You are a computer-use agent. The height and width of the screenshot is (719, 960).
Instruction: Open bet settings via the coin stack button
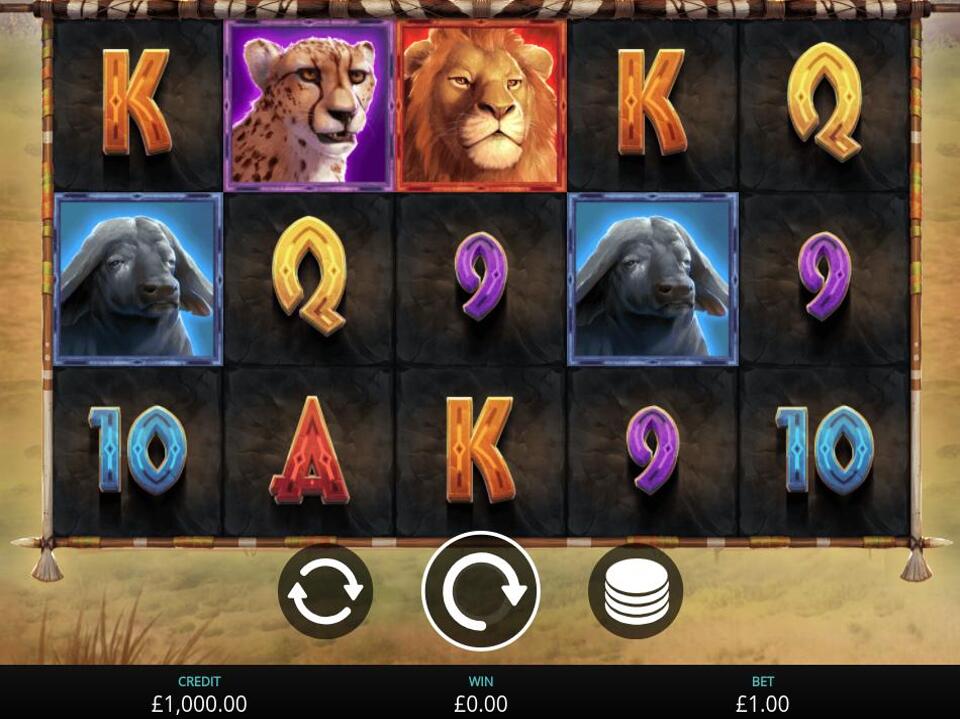(636, 592)
